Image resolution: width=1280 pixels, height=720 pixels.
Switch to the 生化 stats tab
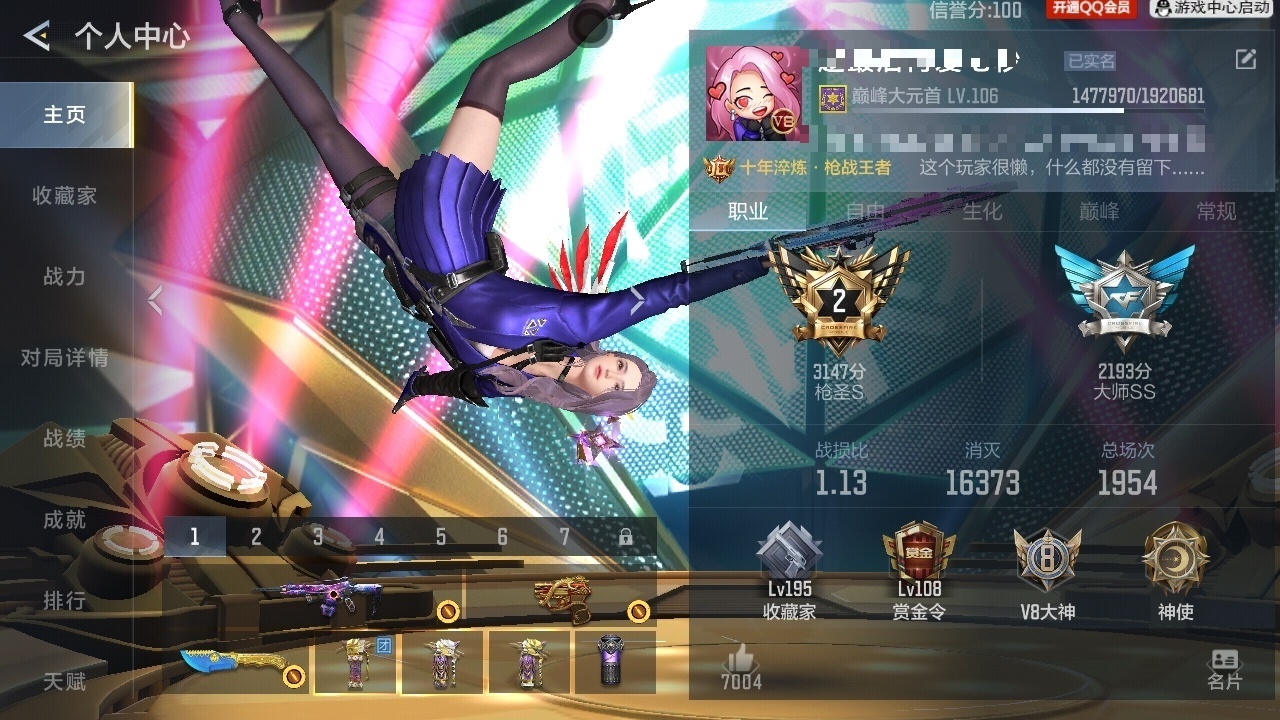click(x=982, y=211)
